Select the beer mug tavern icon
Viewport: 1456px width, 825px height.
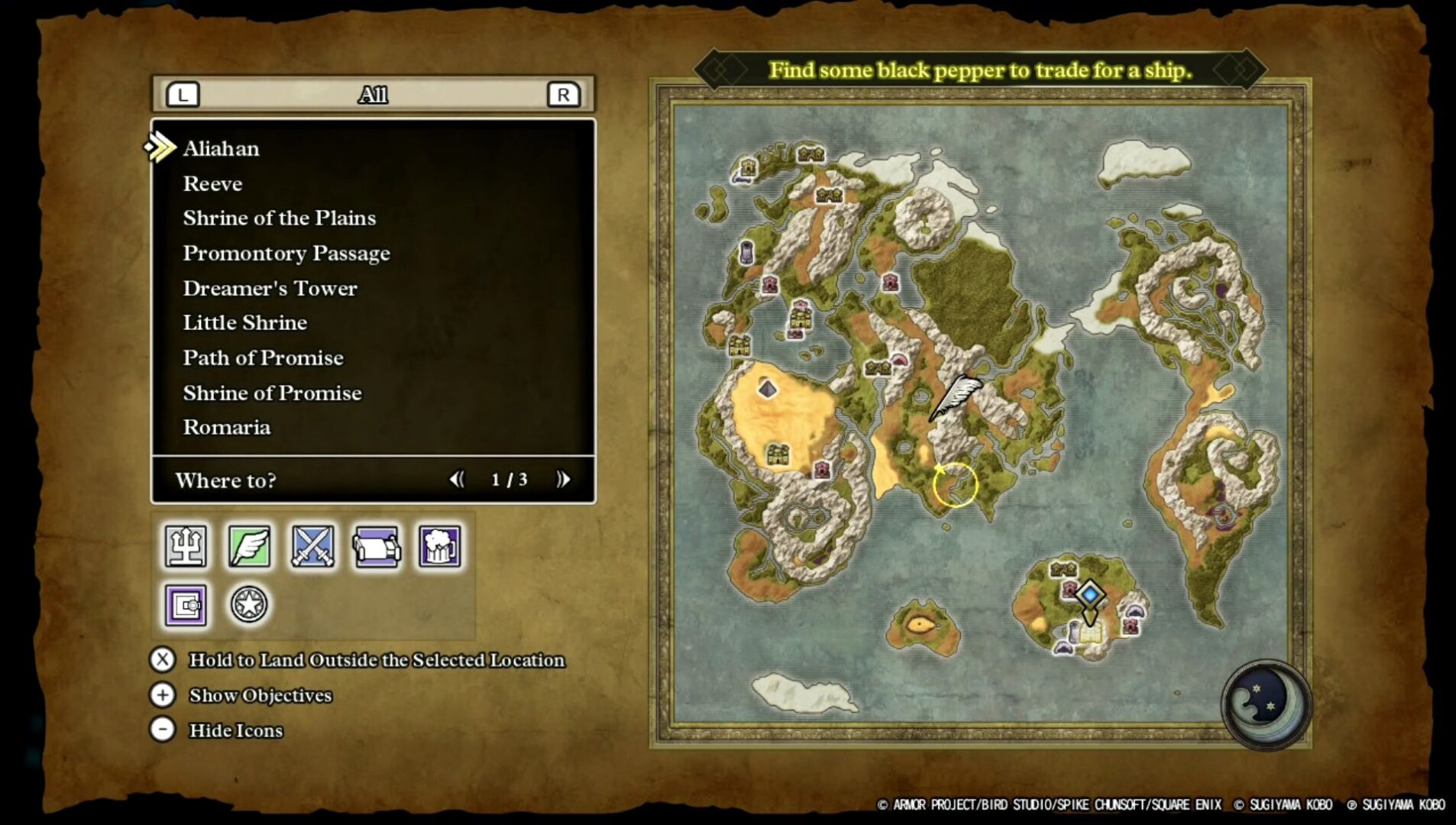439,545
